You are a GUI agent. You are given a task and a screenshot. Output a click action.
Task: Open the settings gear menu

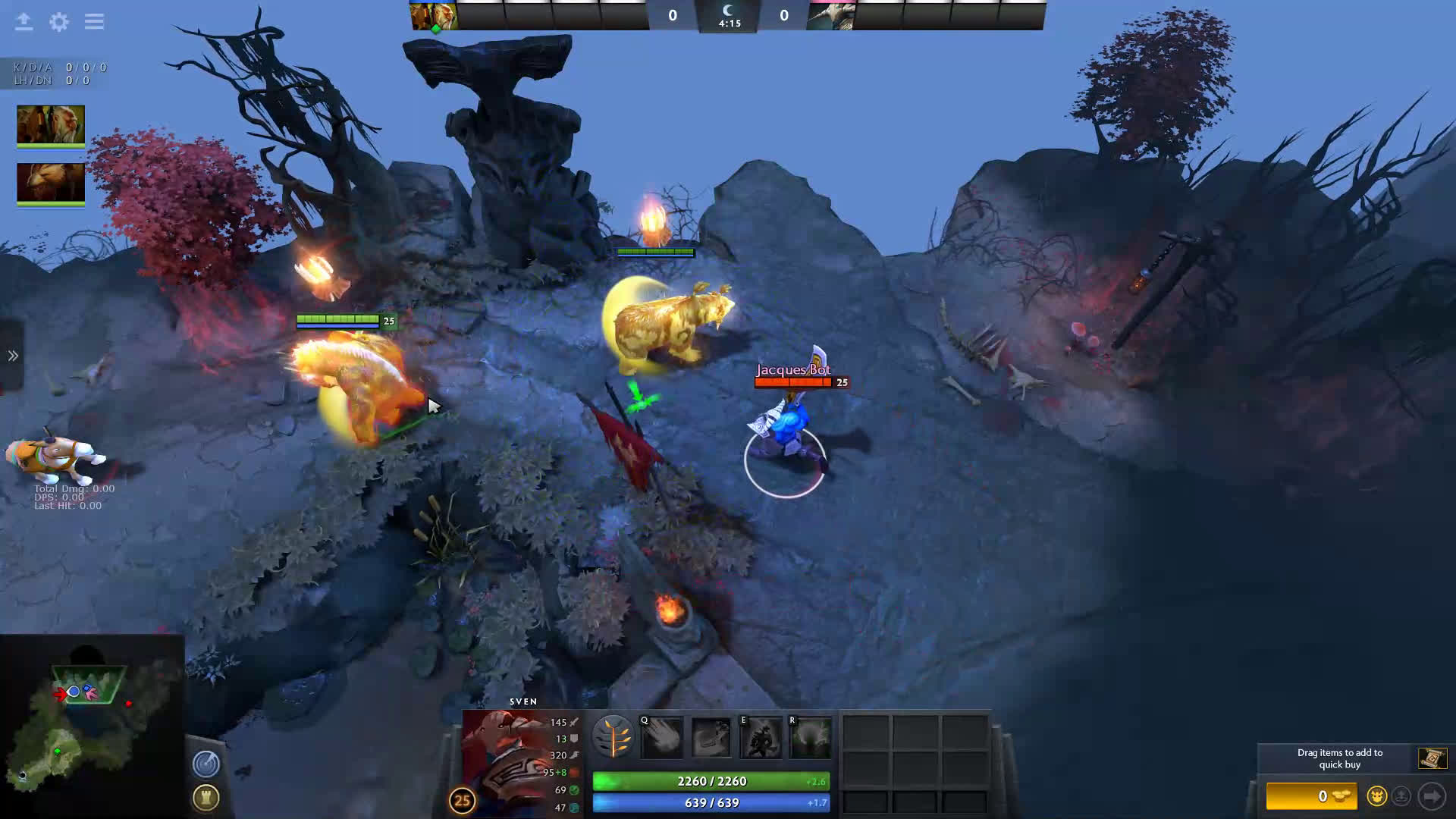click(x=59, y=22)
